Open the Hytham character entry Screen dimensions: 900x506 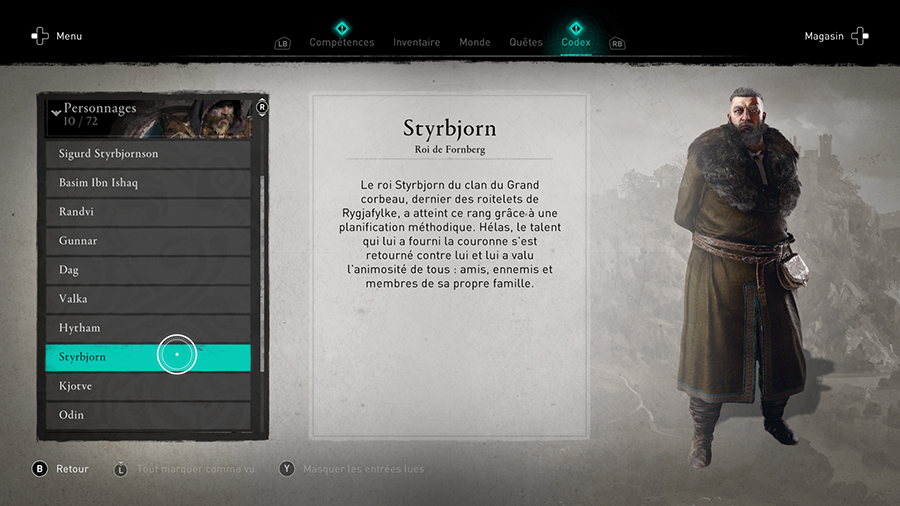click(148, 328)
